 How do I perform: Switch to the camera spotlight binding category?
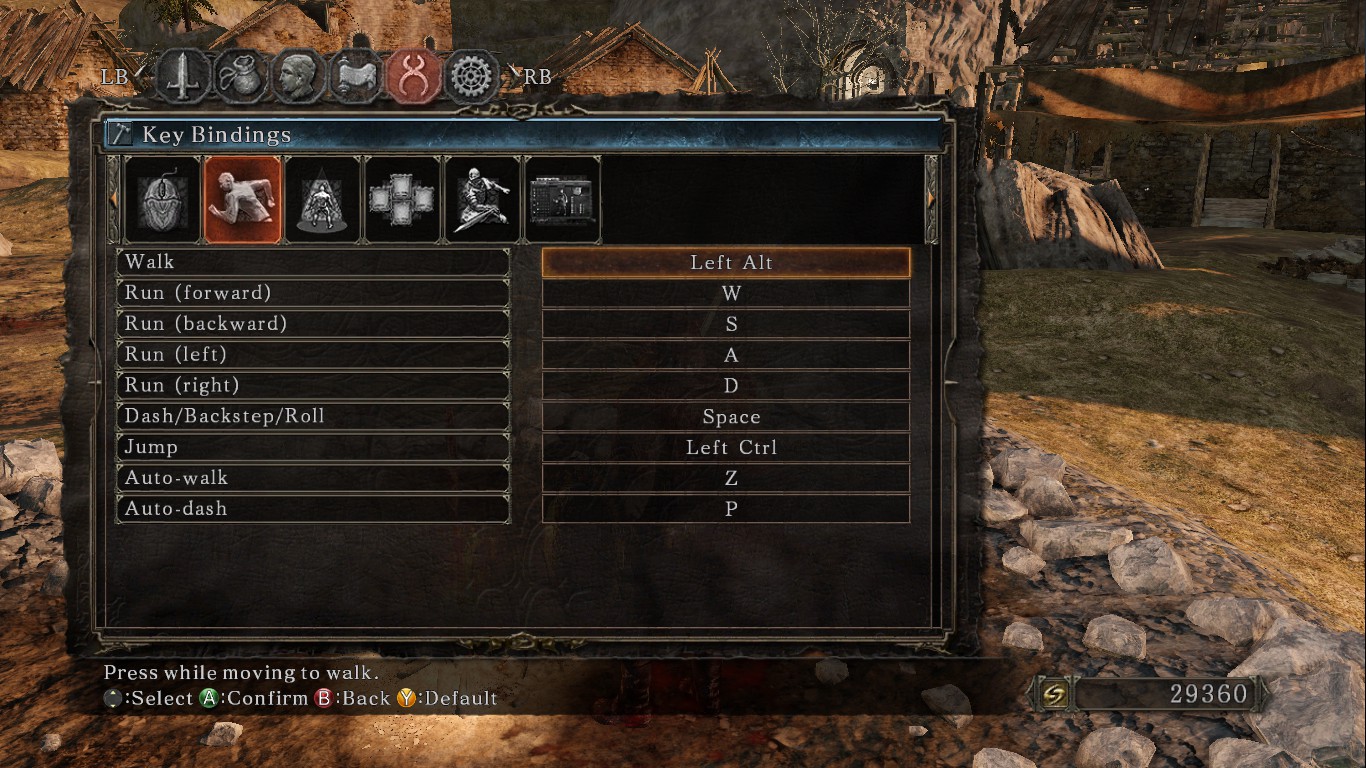[x=322, y=200]
